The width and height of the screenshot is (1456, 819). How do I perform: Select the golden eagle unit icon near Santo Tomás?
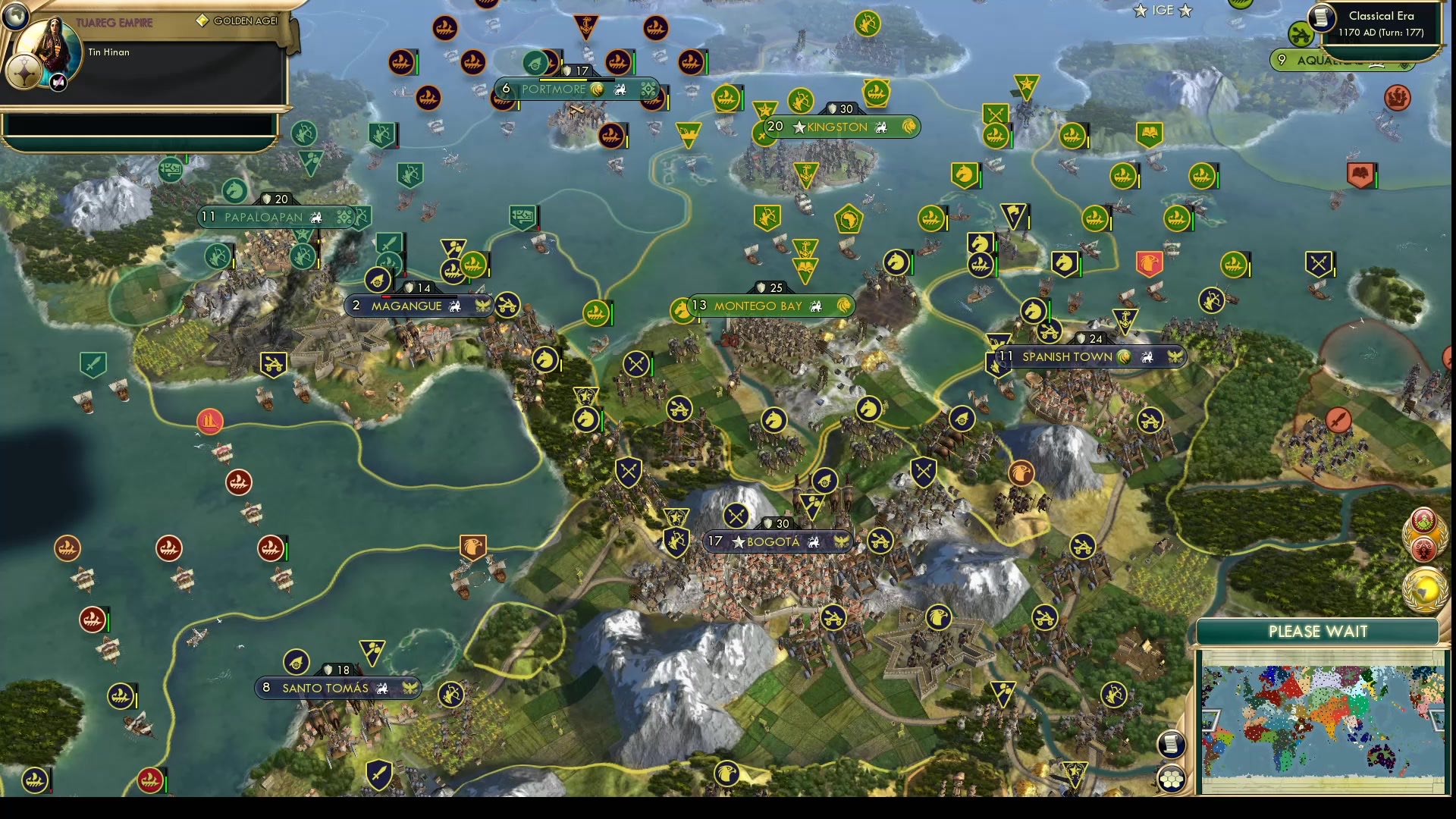(474, 547)
